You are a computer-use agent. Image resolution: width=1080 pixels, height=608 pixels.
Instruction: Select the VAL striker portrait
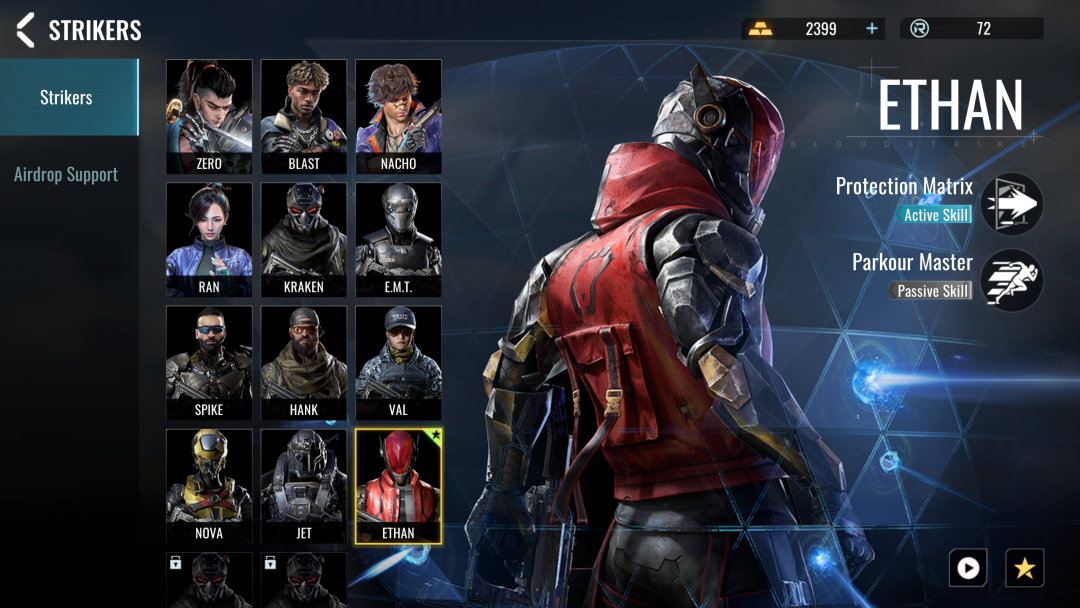(398, 362)
